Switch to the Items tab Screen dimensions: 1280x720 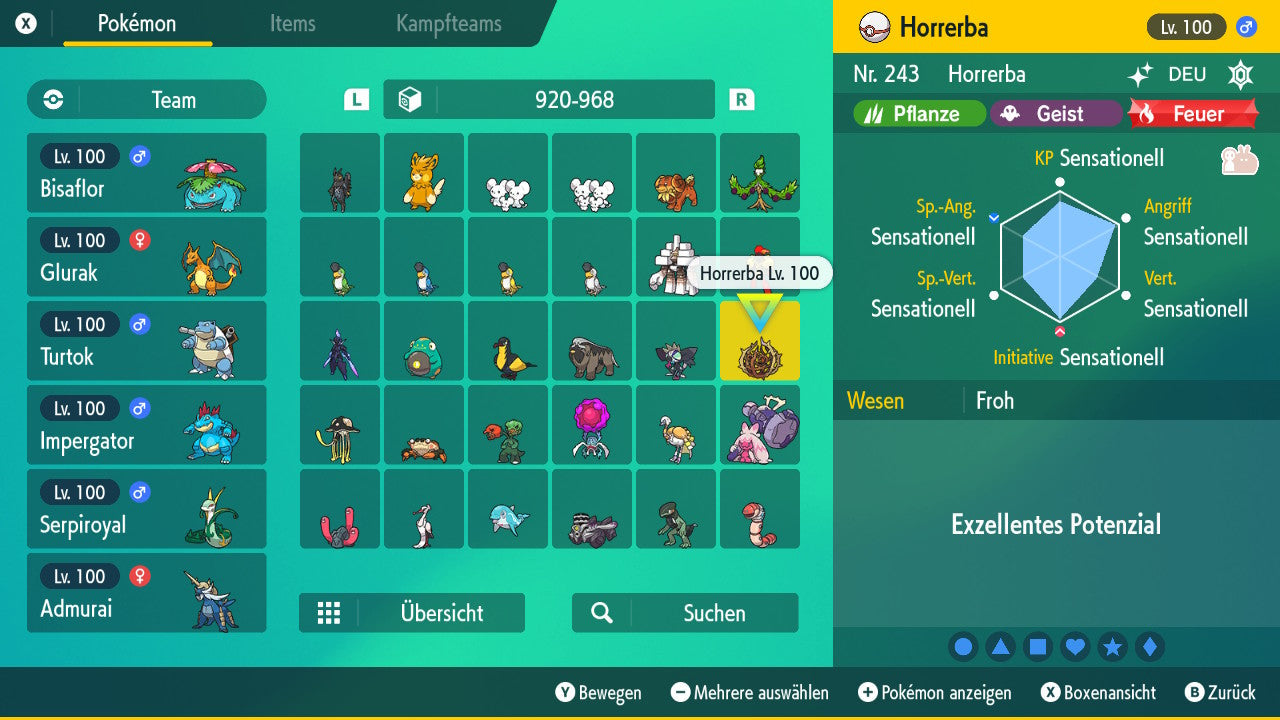tap(292, 24)
